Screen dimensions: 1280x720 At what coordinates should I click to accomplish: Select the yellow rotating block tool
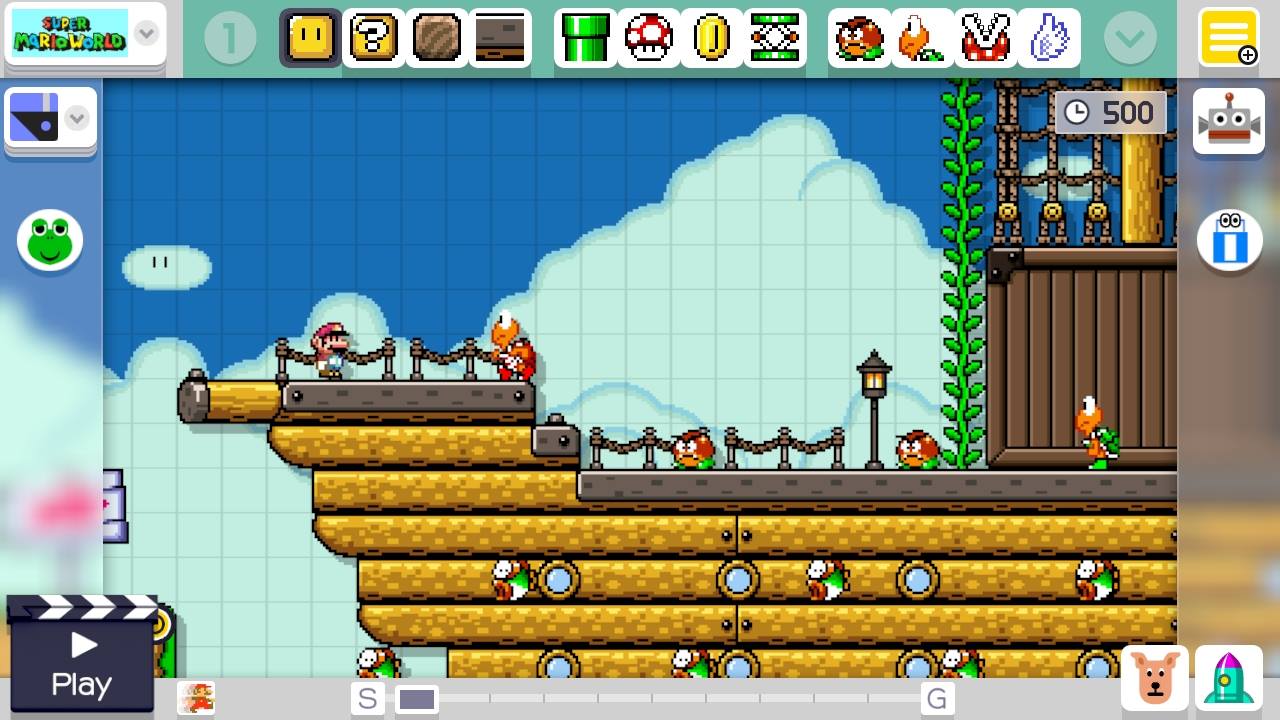tap(310, 38)
